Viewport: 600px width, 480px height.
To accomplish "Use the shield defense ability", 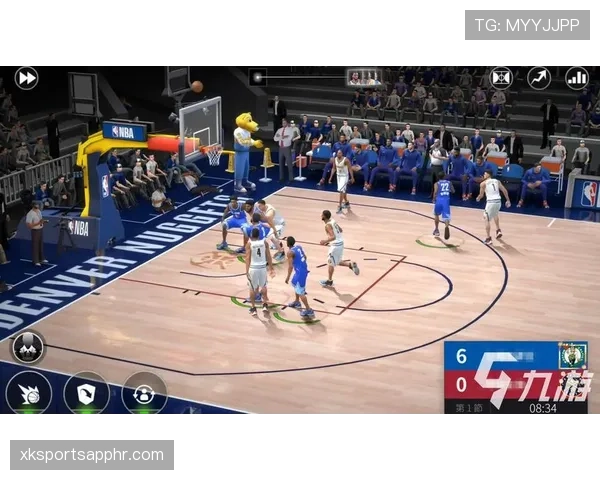I will [x=86, y=392].
